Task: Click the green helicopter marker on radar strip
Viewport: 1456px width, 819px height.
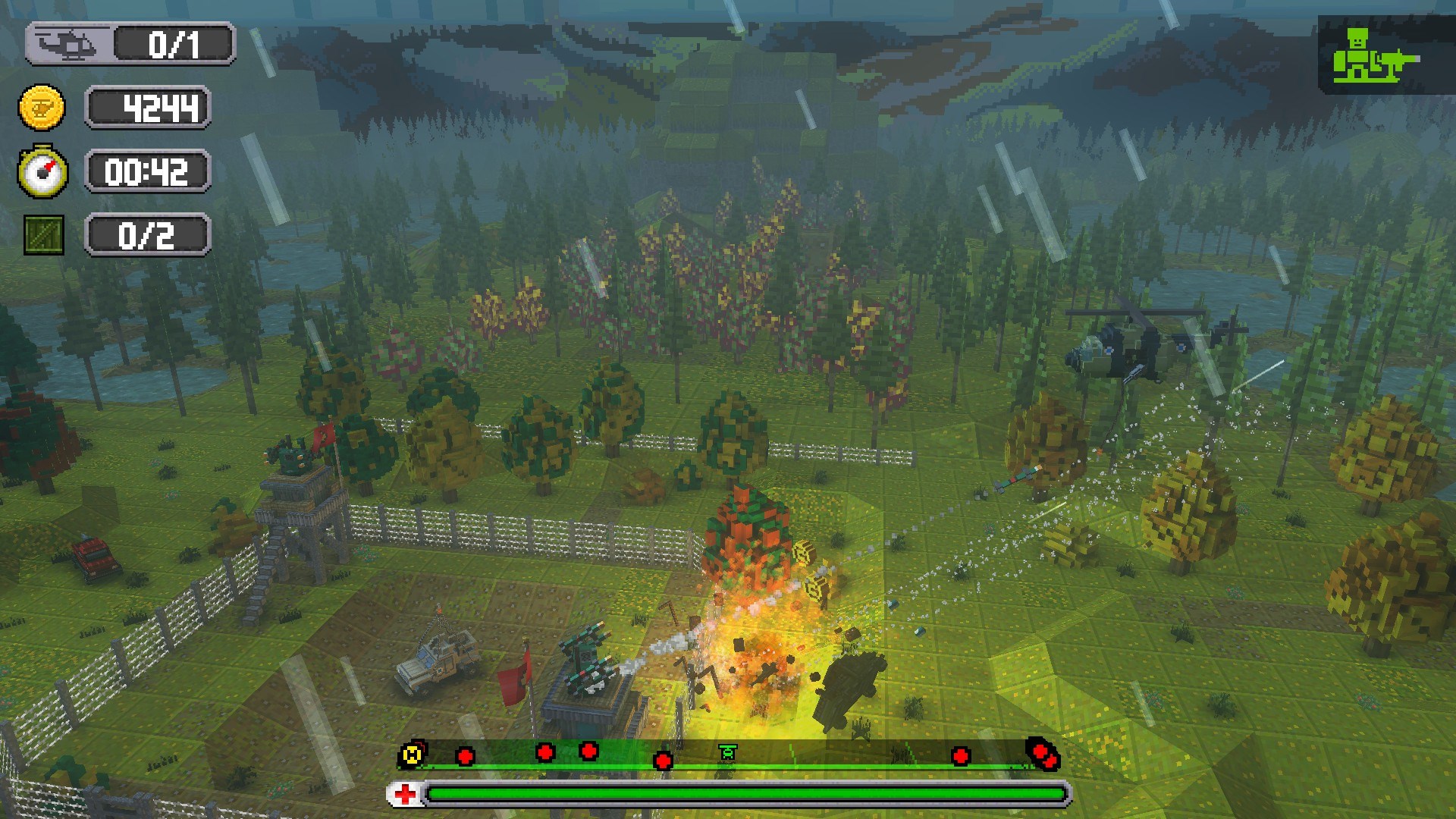Action: [728, 752]
